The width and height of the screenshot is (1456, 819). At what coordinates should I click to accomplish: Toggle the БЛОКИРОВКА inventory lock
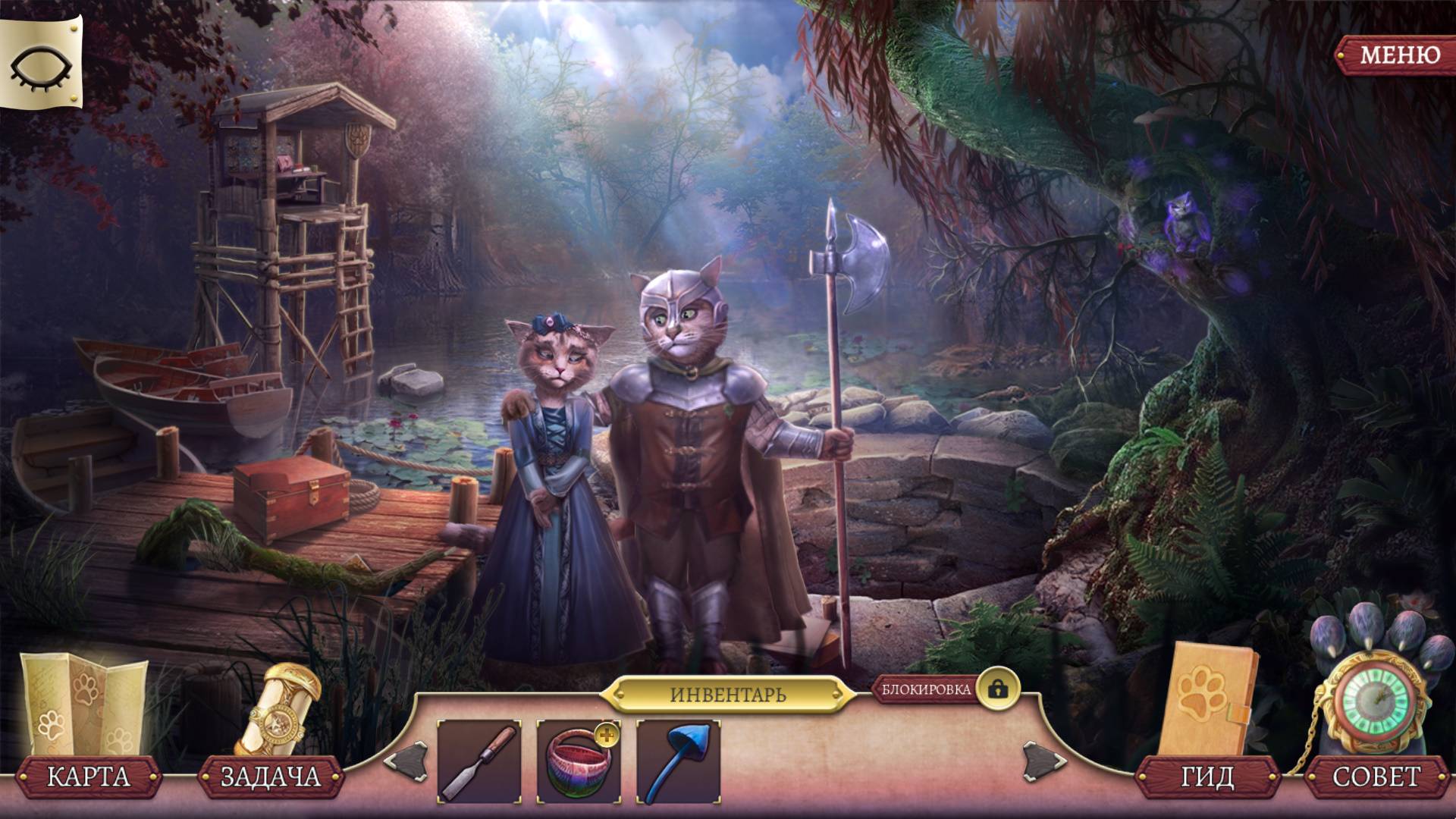tap(997, 689)
